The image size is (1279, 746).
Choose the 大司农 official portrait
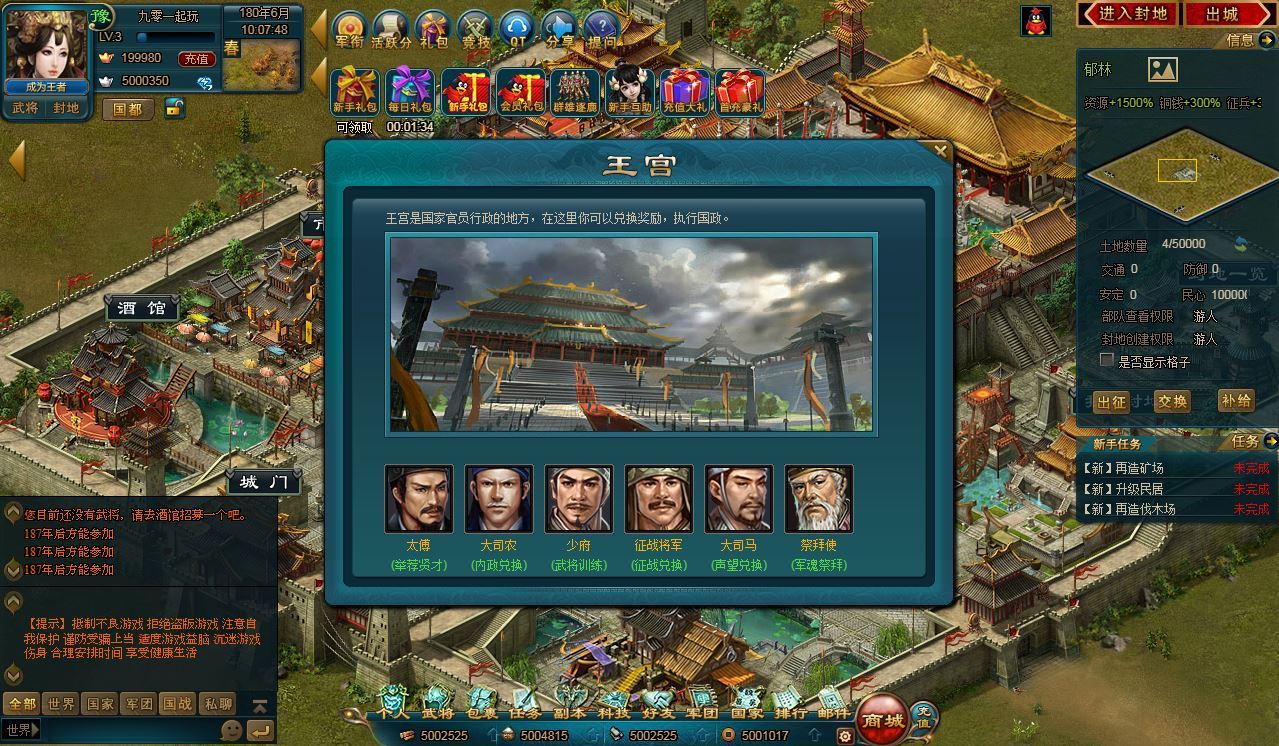tap(498, 499)
